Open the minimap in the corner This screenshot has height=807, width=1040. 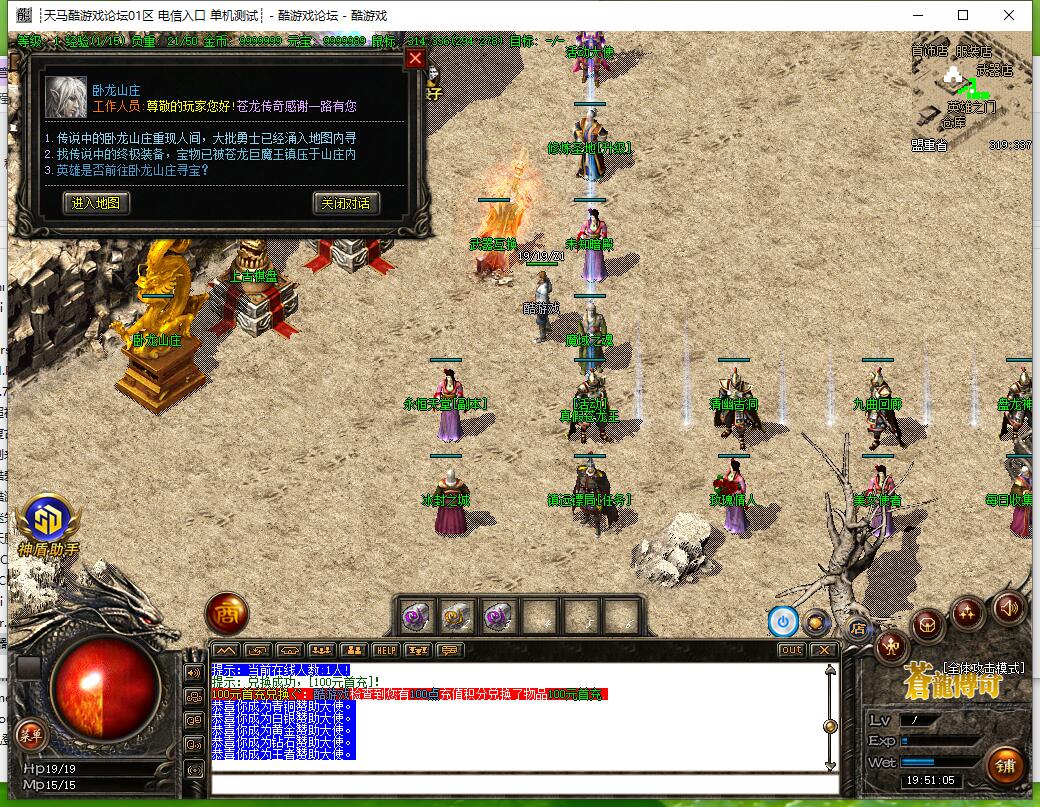pyautogui.click(x=968, y=95)
